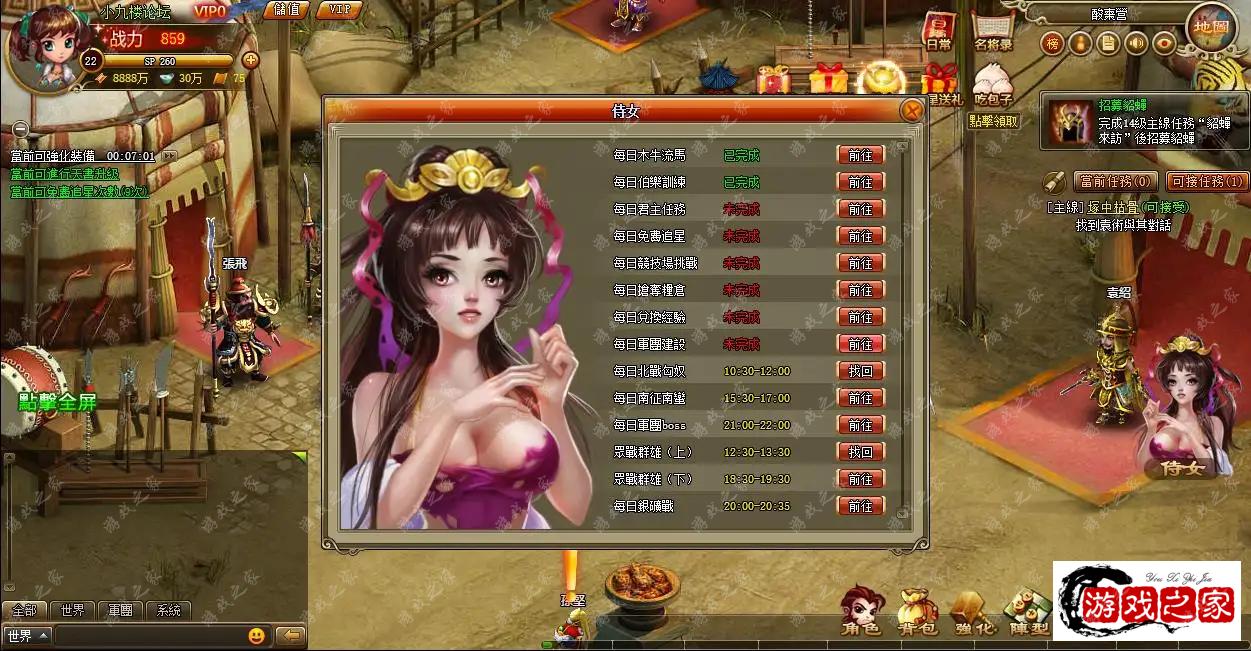Viewport: 1251px width, 651px height.
Task: Open the 背包 bag inventory
Action: click(x=916, y=612)
